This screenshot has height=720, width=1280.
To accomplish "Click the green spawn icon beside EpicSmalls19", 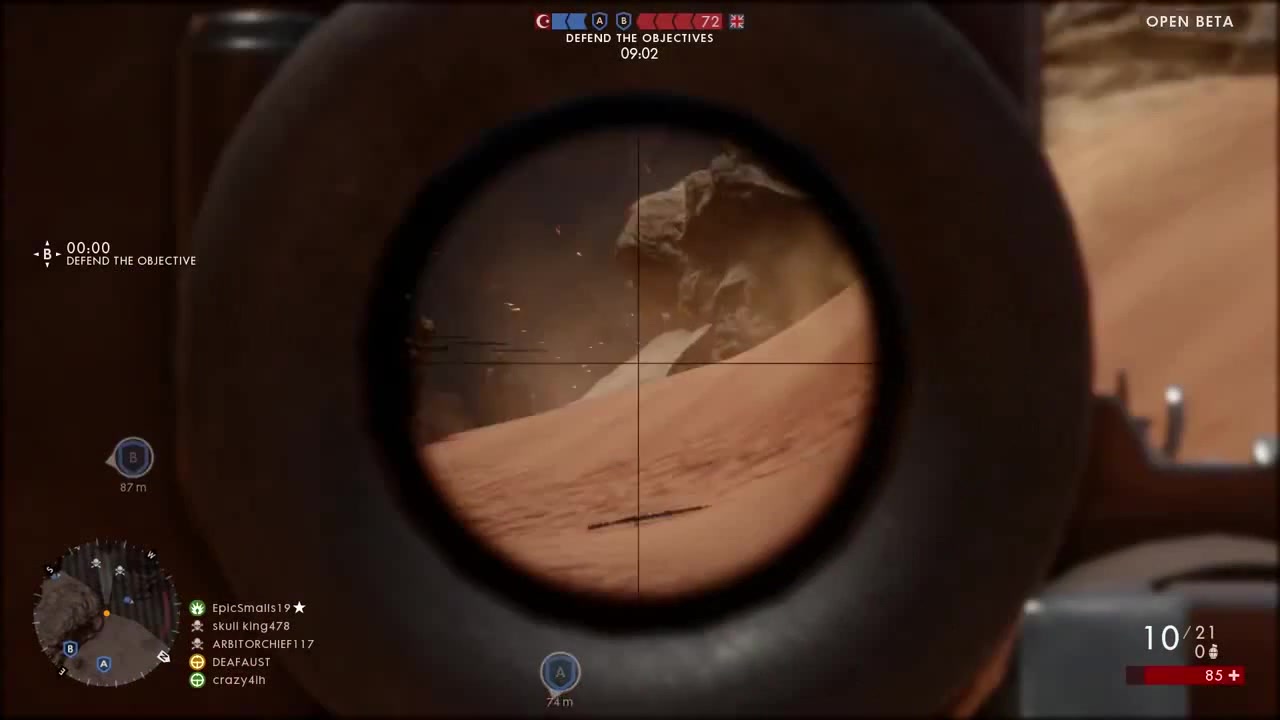I will 197,608.
